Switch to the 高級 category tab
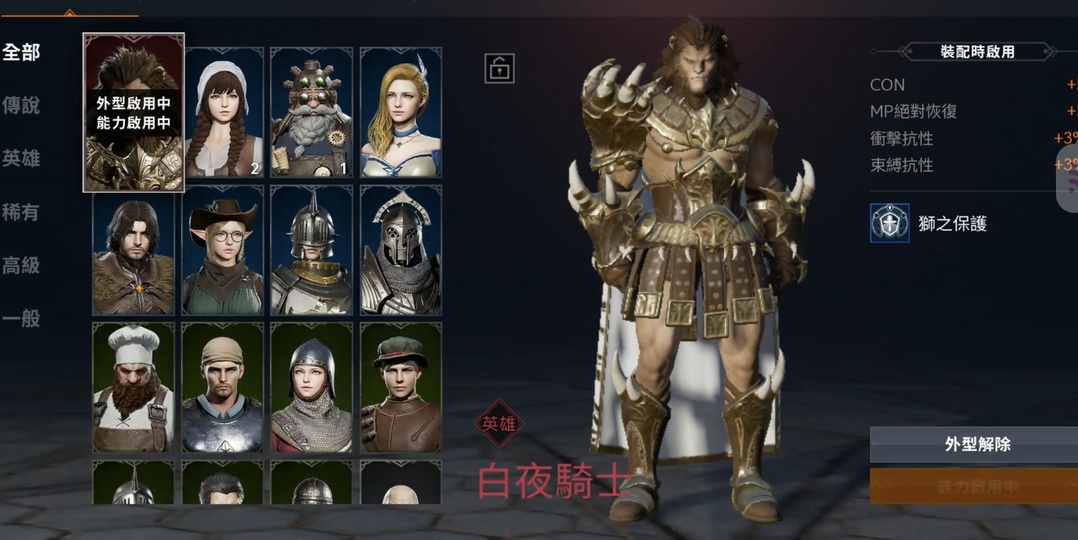The image size is (1078, 540). coord(21,265)
